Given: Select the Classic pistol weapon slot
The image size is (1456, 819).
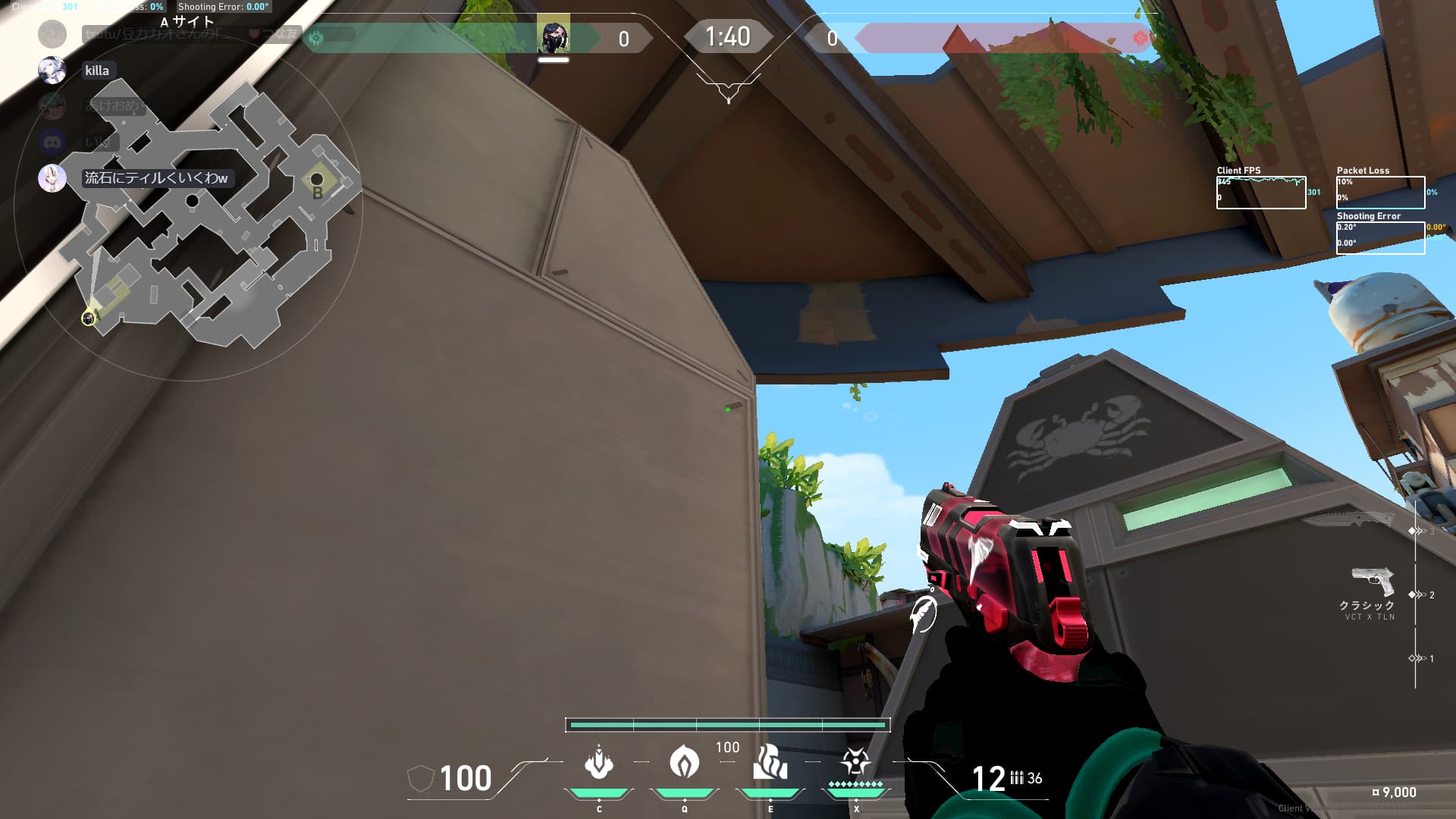Looking at the screenshot, I should point(1373,582).
